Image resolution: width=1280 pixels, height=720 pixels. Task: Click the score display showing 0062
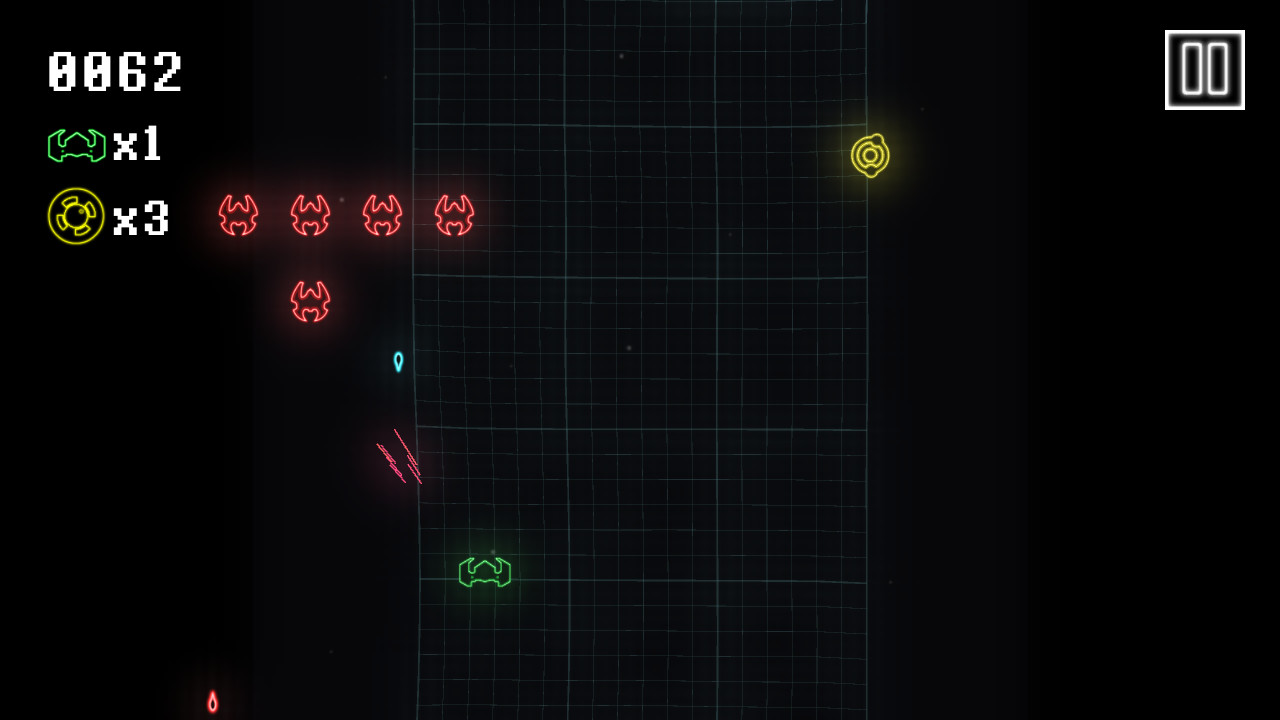114,70
